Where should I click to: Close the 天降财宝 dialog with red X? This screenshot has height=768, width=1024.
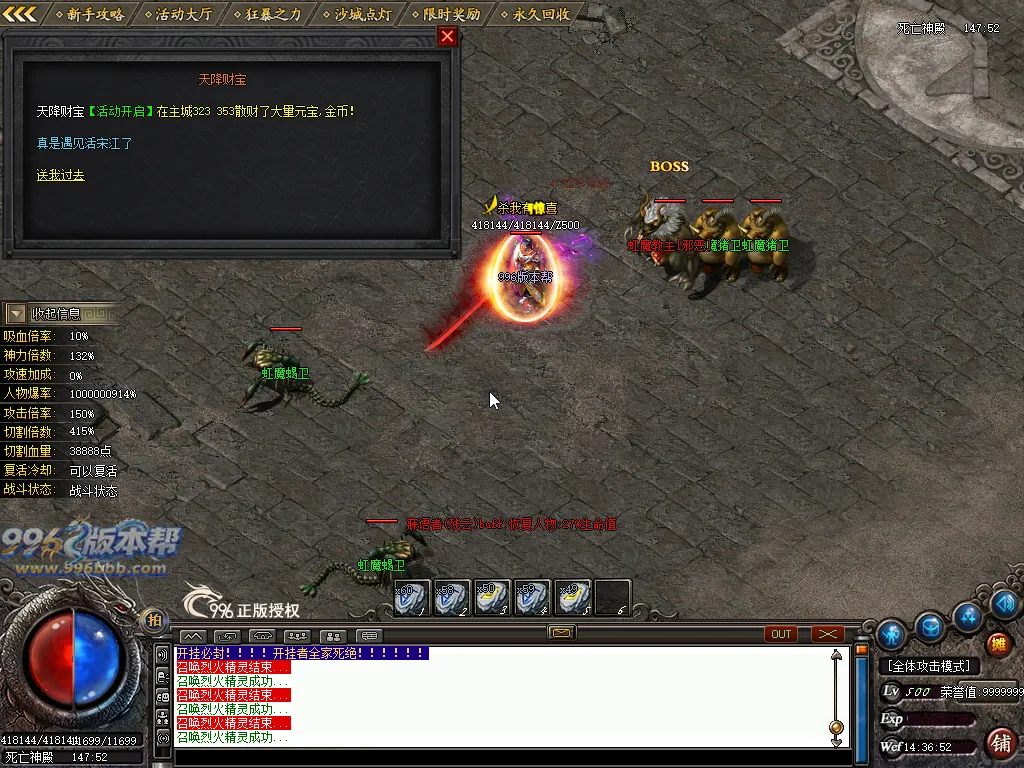click(447, 37)
